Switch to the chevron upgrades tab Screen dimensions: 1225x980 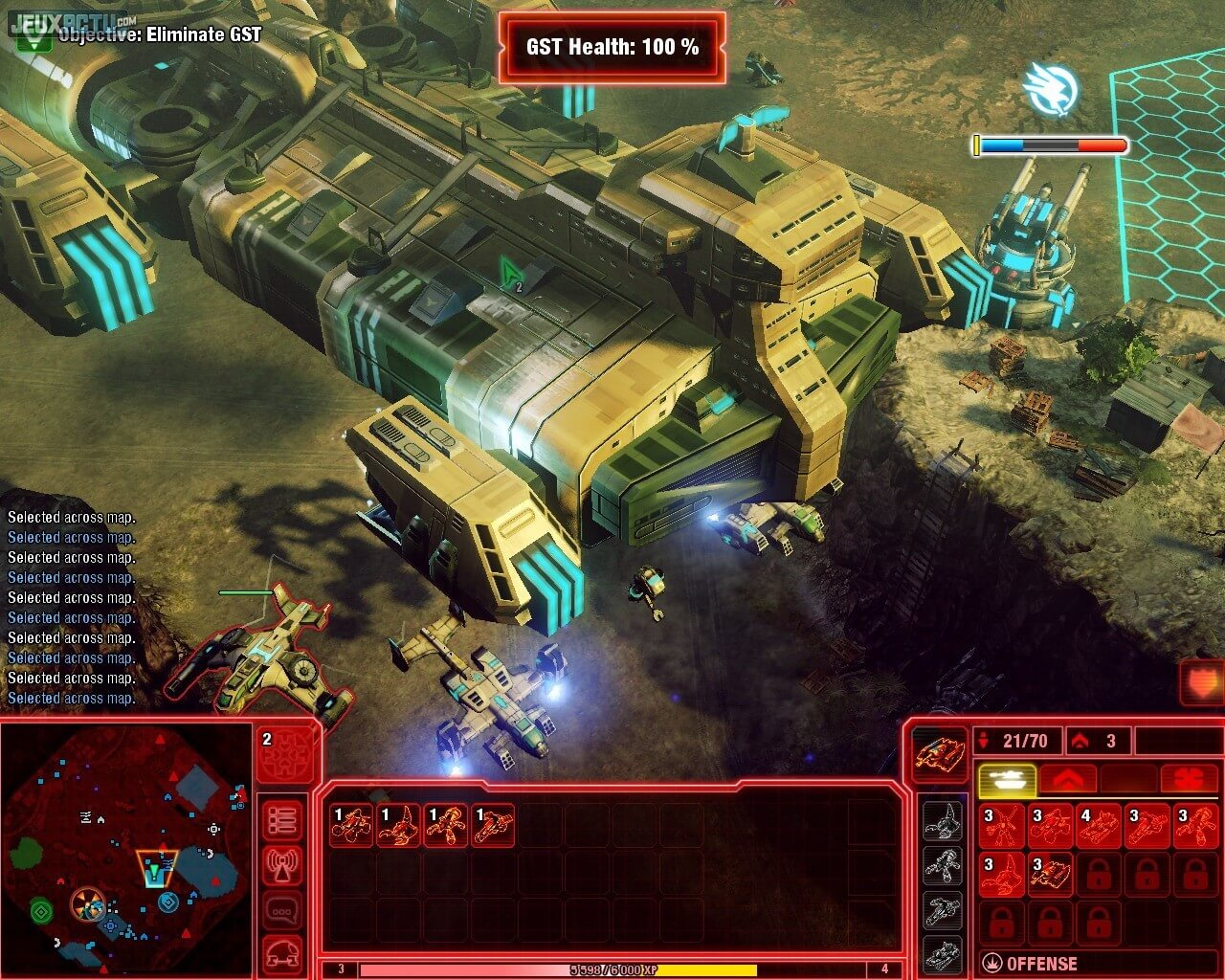(x=1066, y=779)
